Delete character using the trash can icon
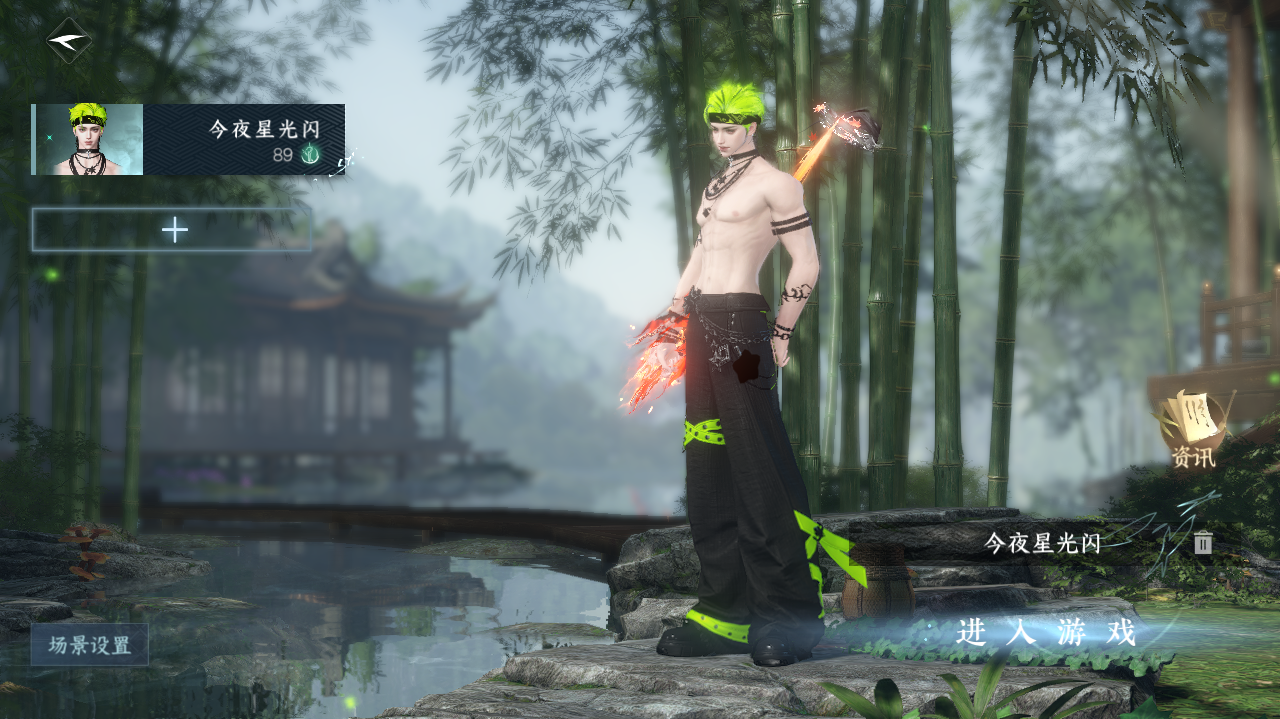Image resolution: width=1280 pixels, height=719 pixels. coord(1203,543)
